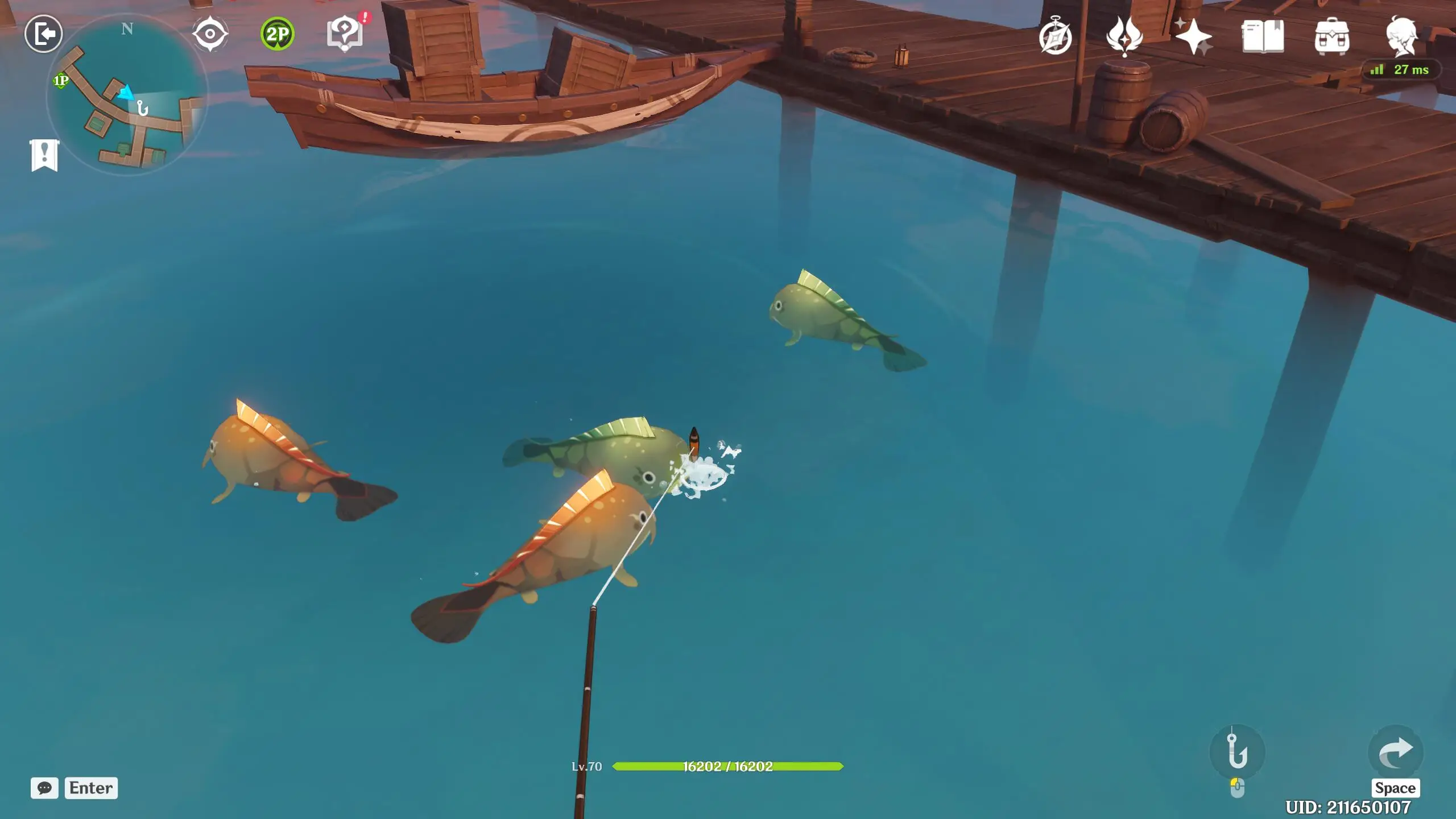Click the exit fishing door icon
This screenshot has height=819, width=1456.
(44, 34)
